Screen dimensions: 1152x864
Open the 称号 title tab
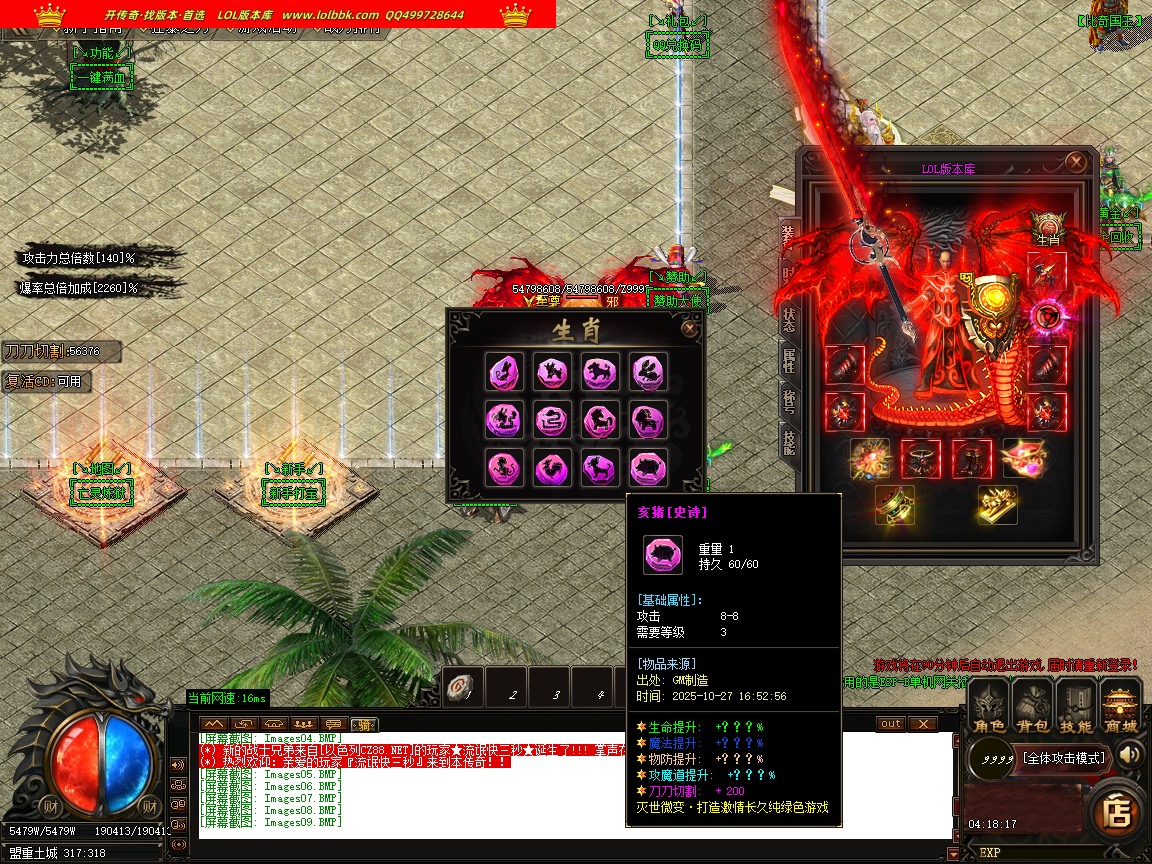point(789,401)
